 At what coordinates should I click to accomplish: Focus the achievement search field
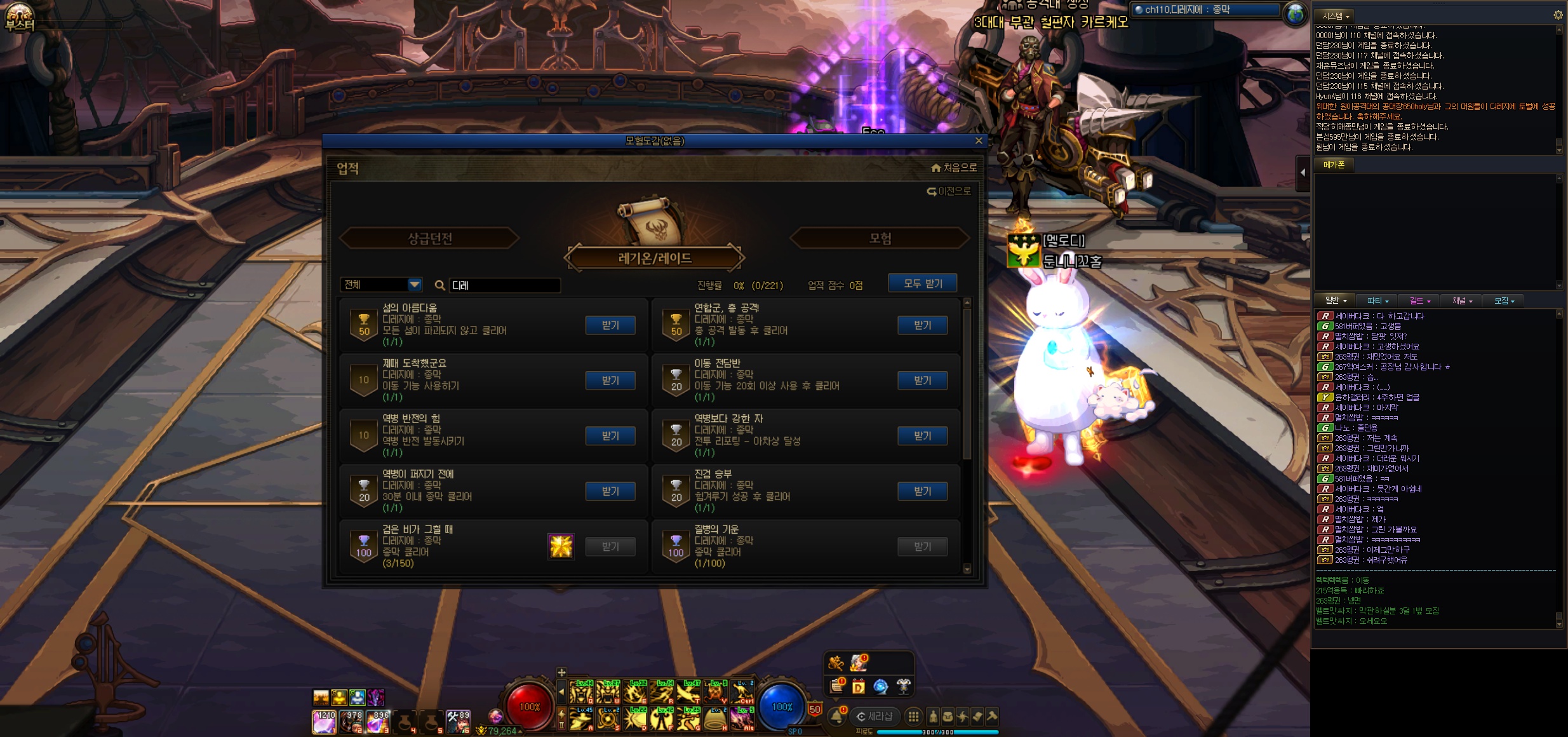pyautogui.click(x=504, y=285)
